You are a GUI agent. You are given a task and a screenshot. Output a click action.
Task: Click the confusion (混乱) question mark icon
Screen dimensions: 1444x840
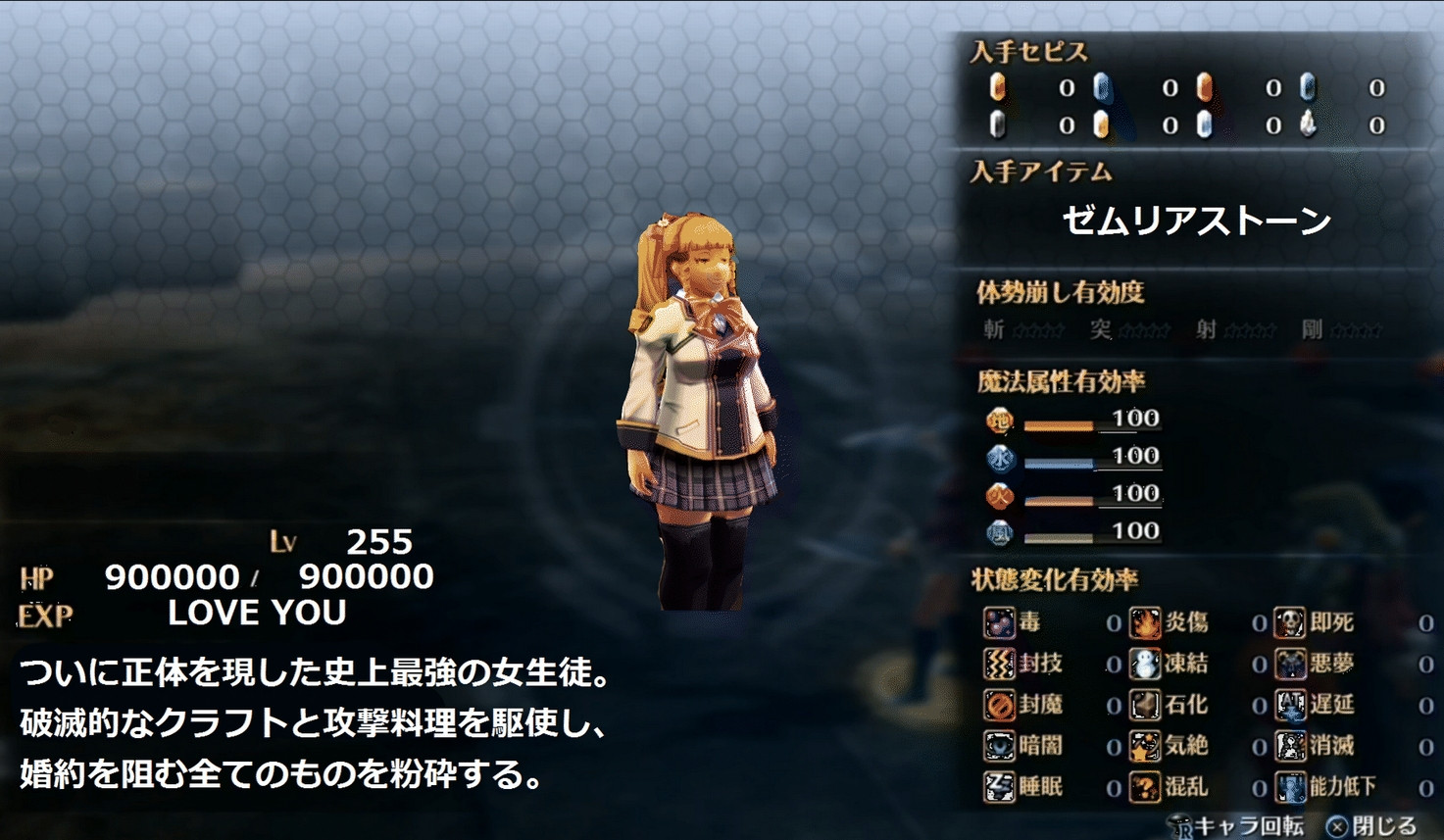tap(1144, 787)
